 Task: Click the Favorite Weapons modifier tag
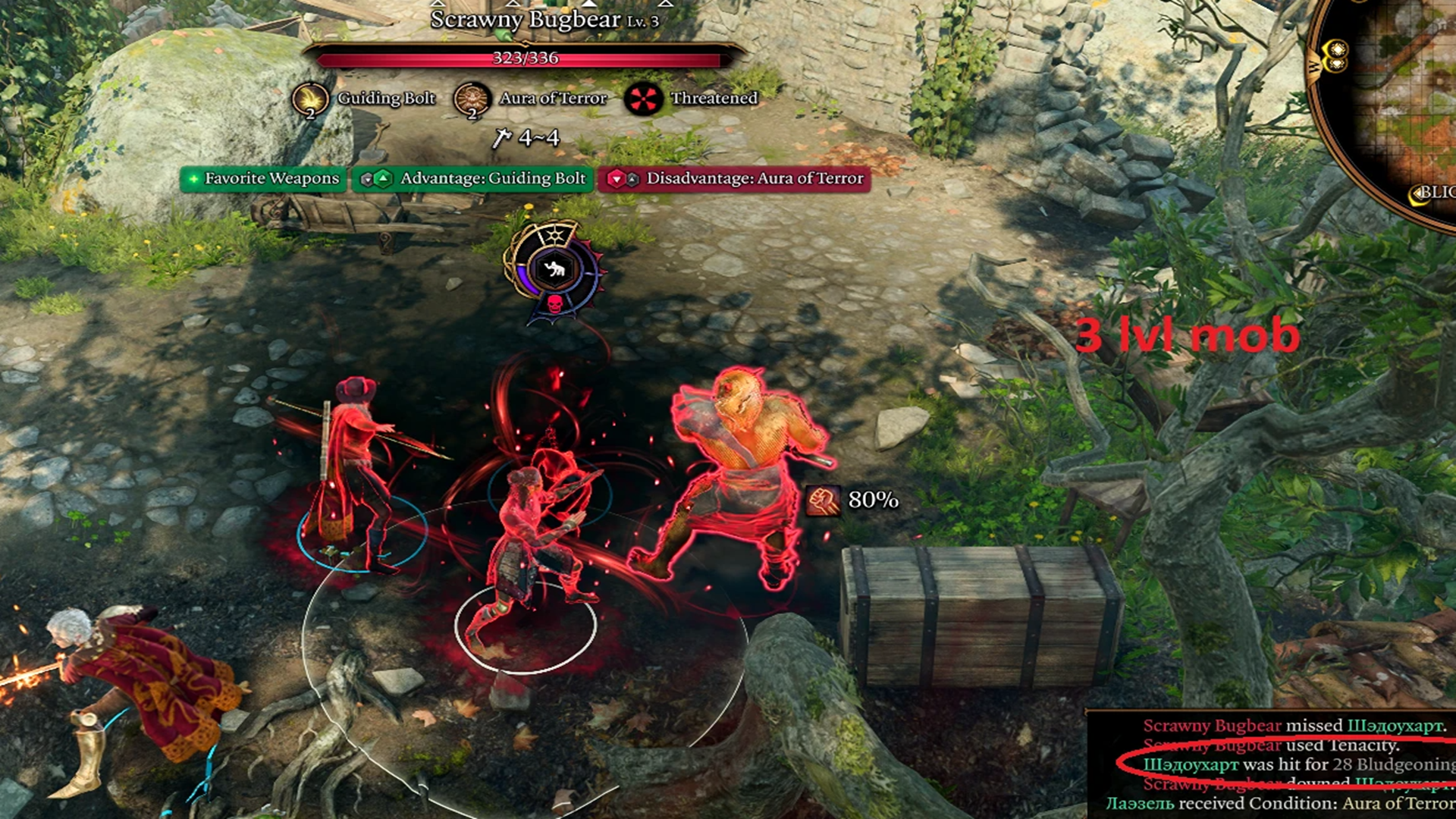click(x=263, y=179)
